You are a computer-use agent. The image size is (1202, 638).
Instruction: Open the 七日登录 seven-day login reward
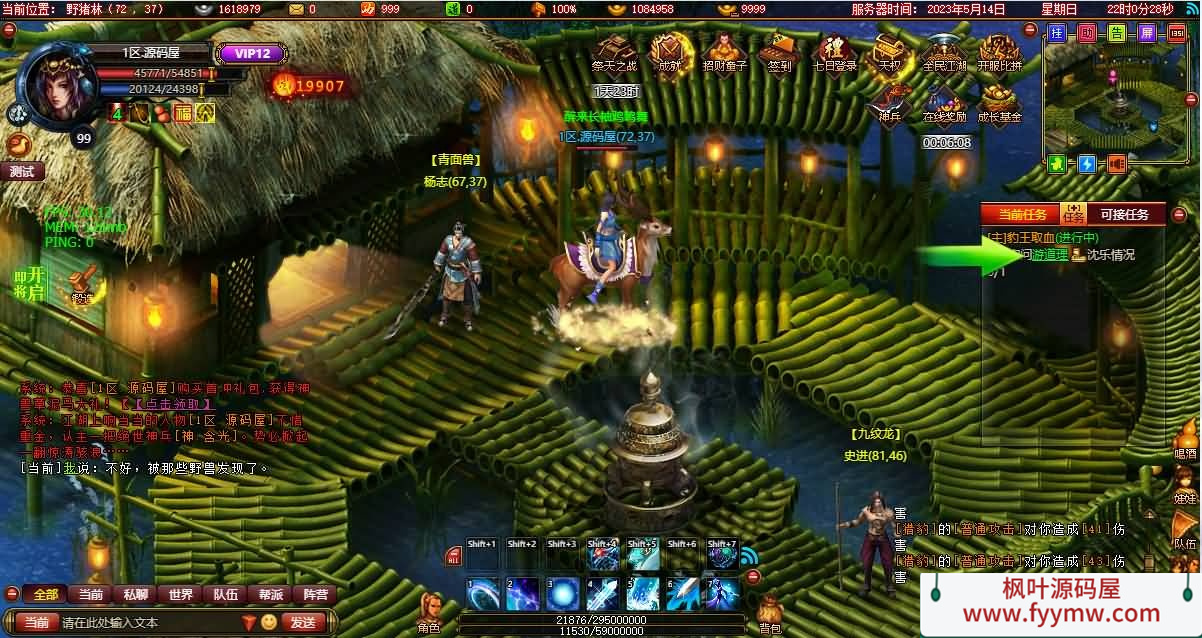point(833,51)
